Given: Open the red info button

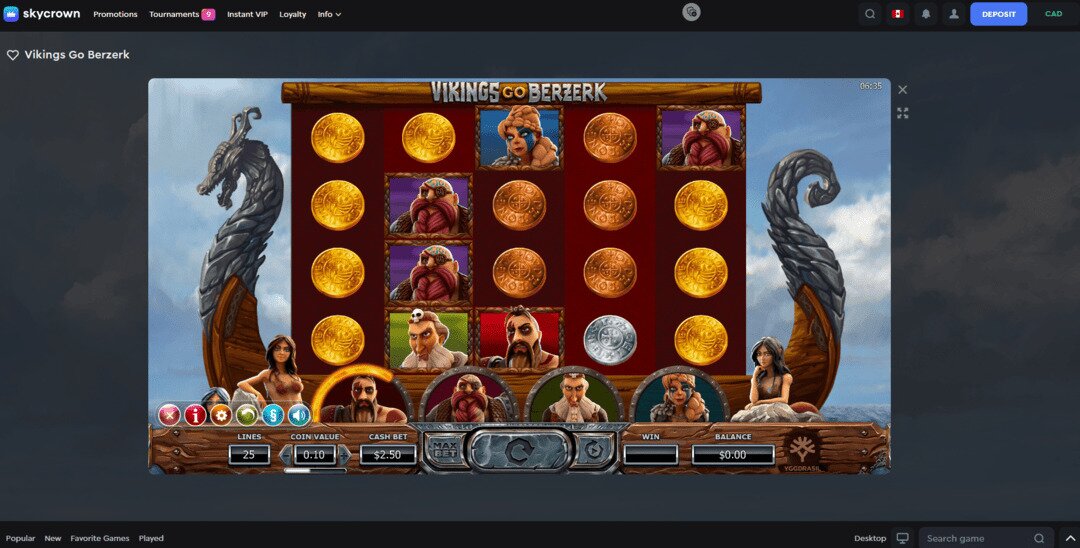Looking at the screenshot, I should pos(195,414).
